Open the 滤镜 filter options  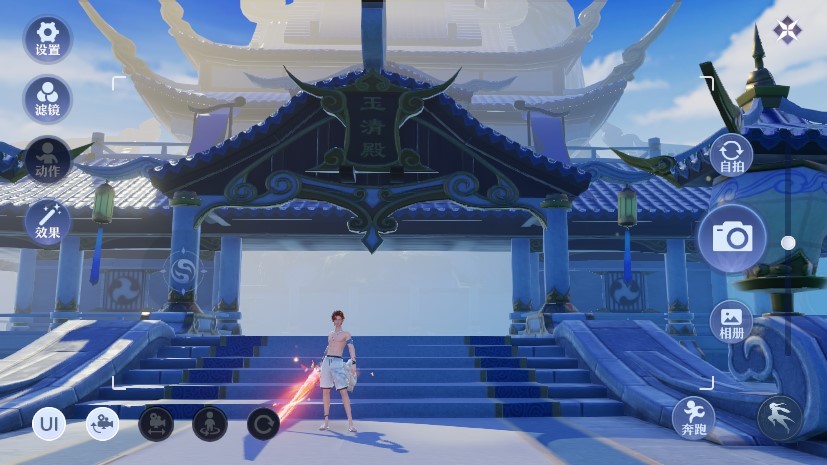click(x=48, y=98)
